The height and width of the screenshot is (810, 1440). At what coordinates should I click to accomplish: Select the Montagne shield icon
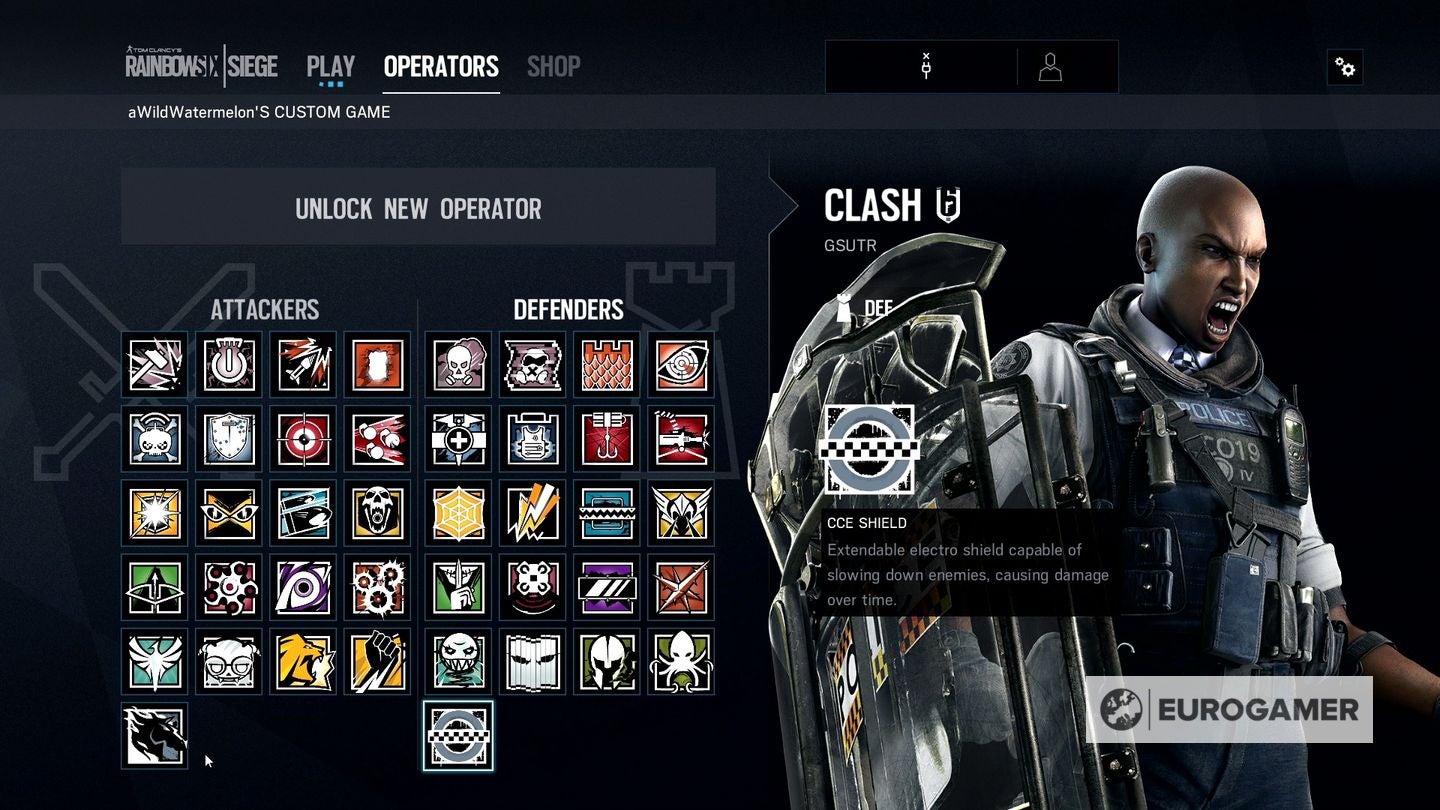click(x=228, y=438)
